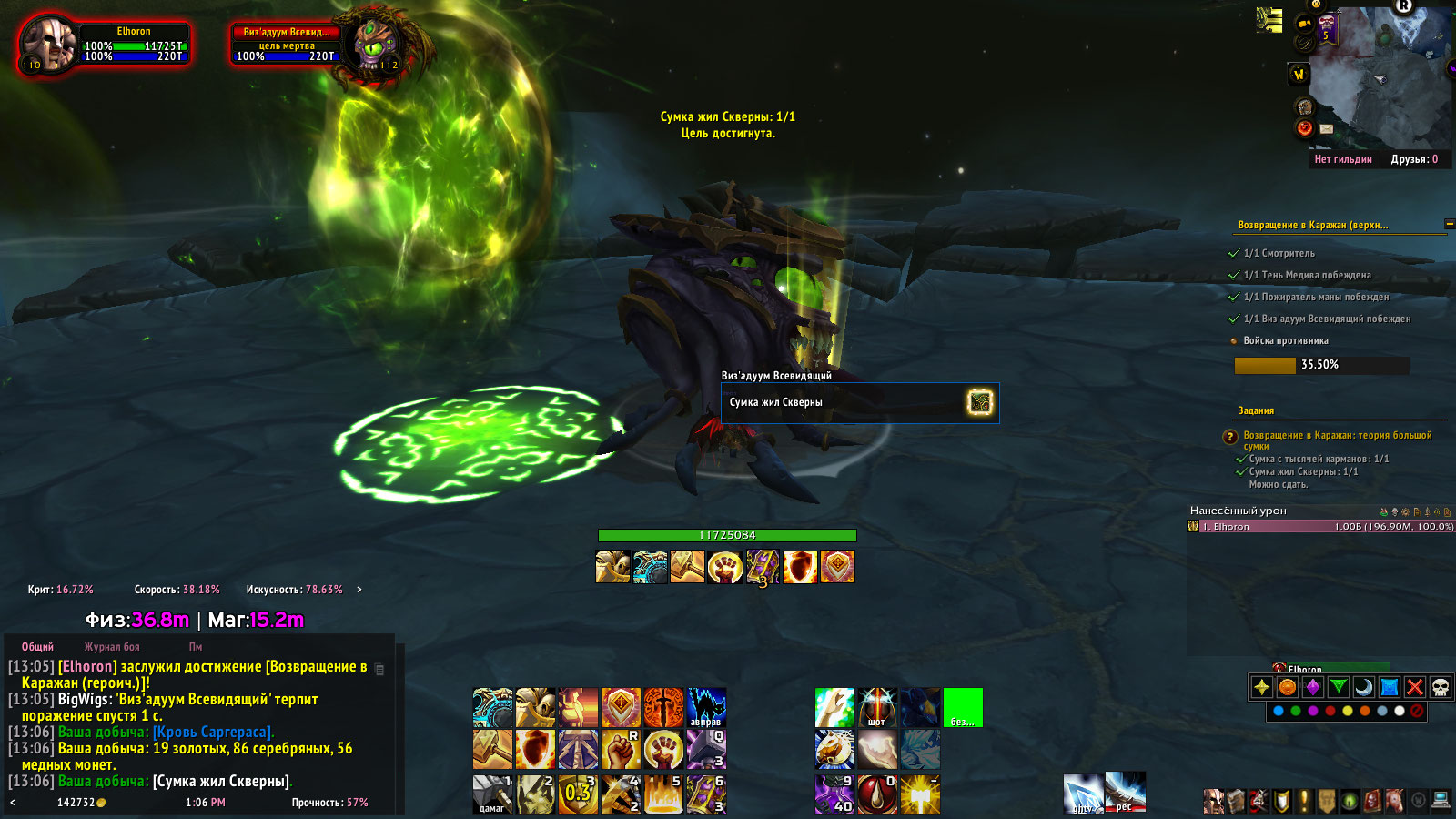Switch to the Журнал боя chat tab
This screenshot has height=819, width=1456.
coord(112,647)
